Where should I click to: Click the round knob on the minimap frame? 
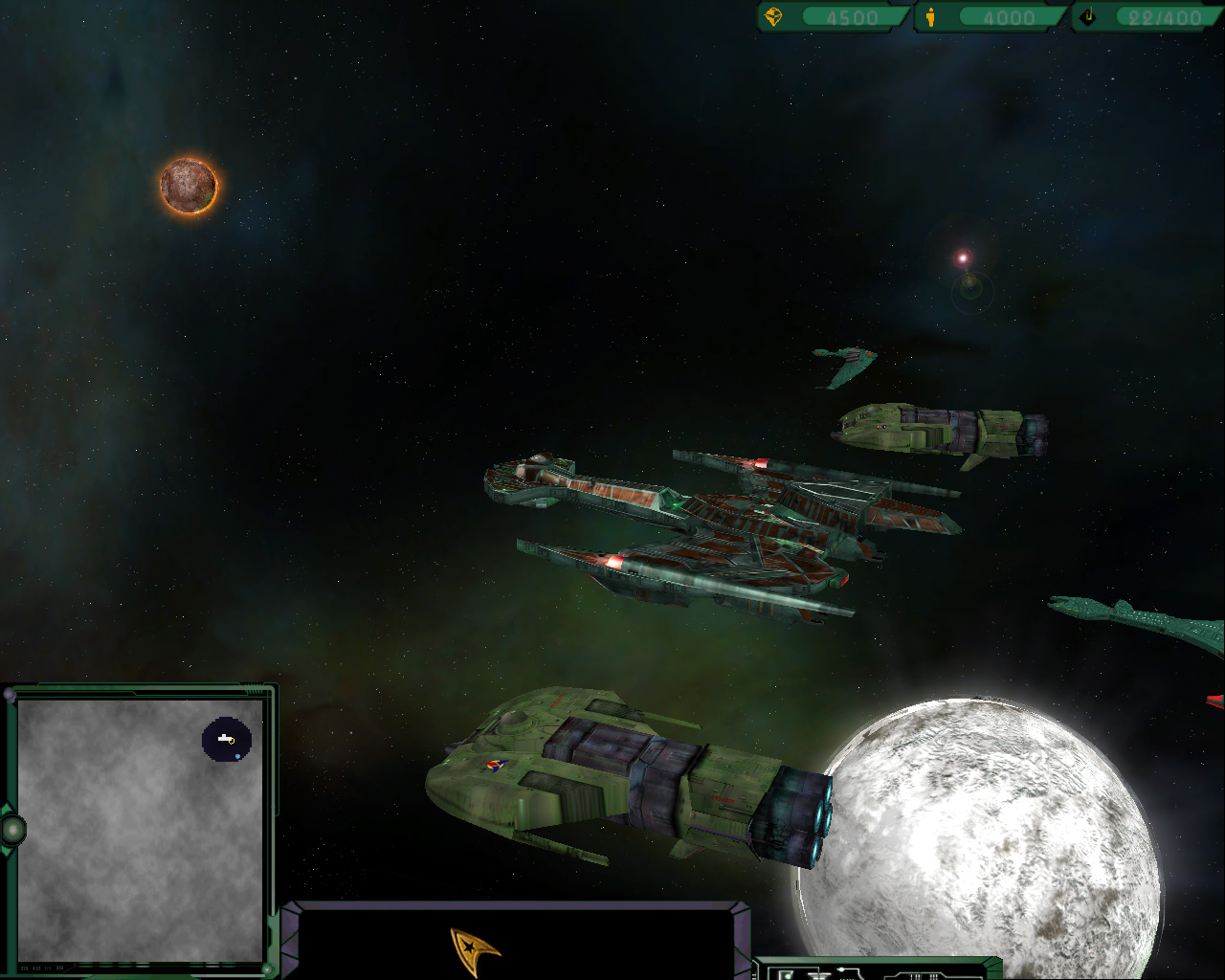[x=12, y=829]
